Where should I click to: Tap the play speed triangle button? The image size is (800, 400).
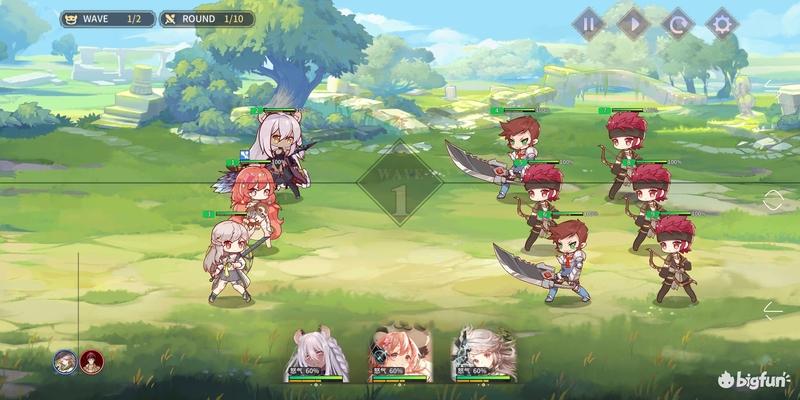pos(634,22)
